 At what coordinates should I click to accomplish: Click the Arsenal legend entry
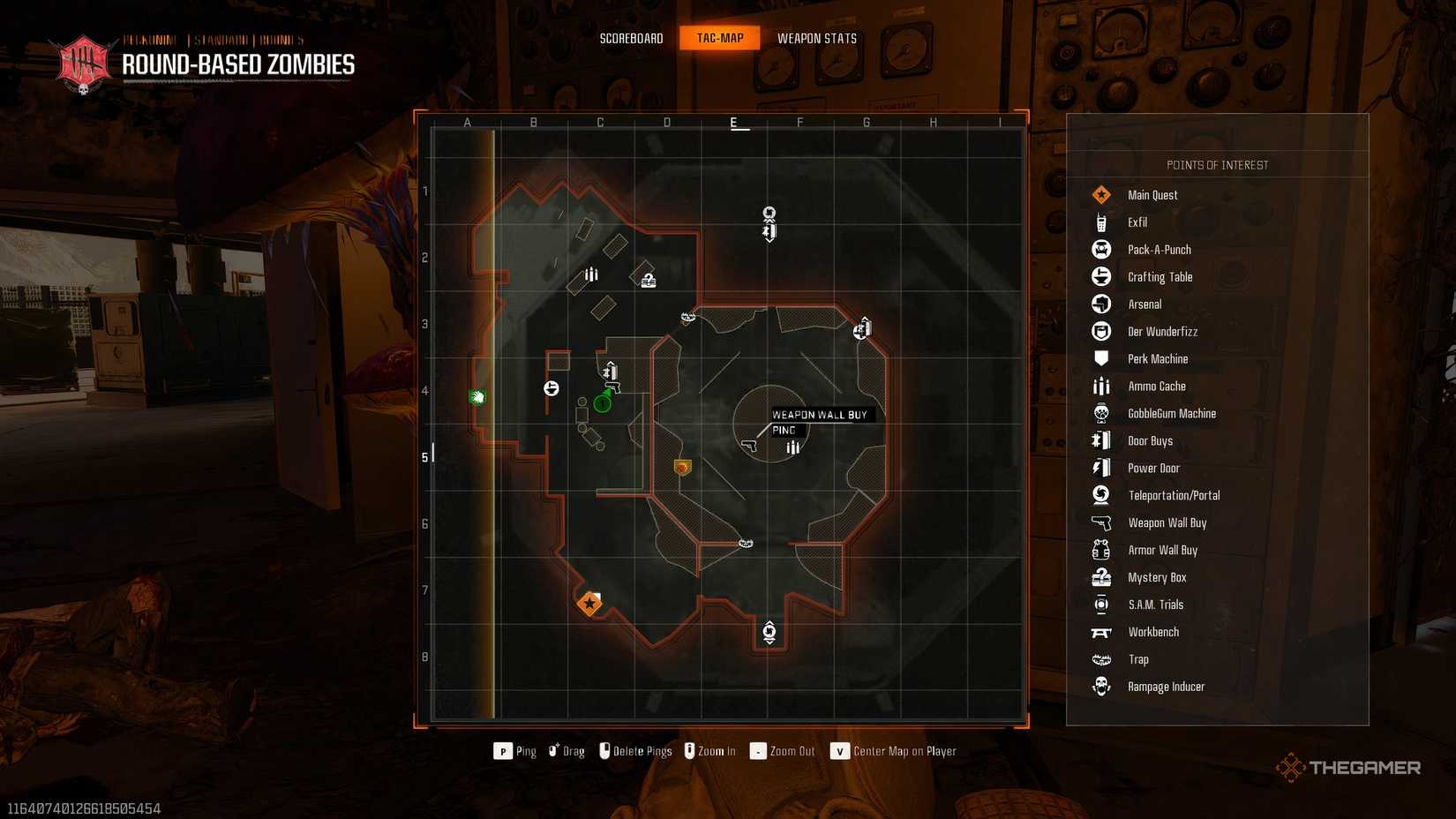click(x=1145, y=304)
